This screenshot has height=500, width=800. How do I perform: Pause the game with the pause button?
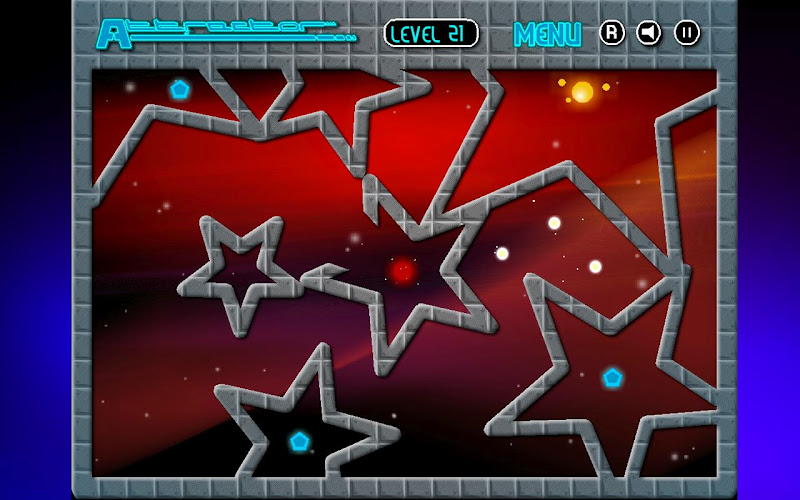pos(687,33)
